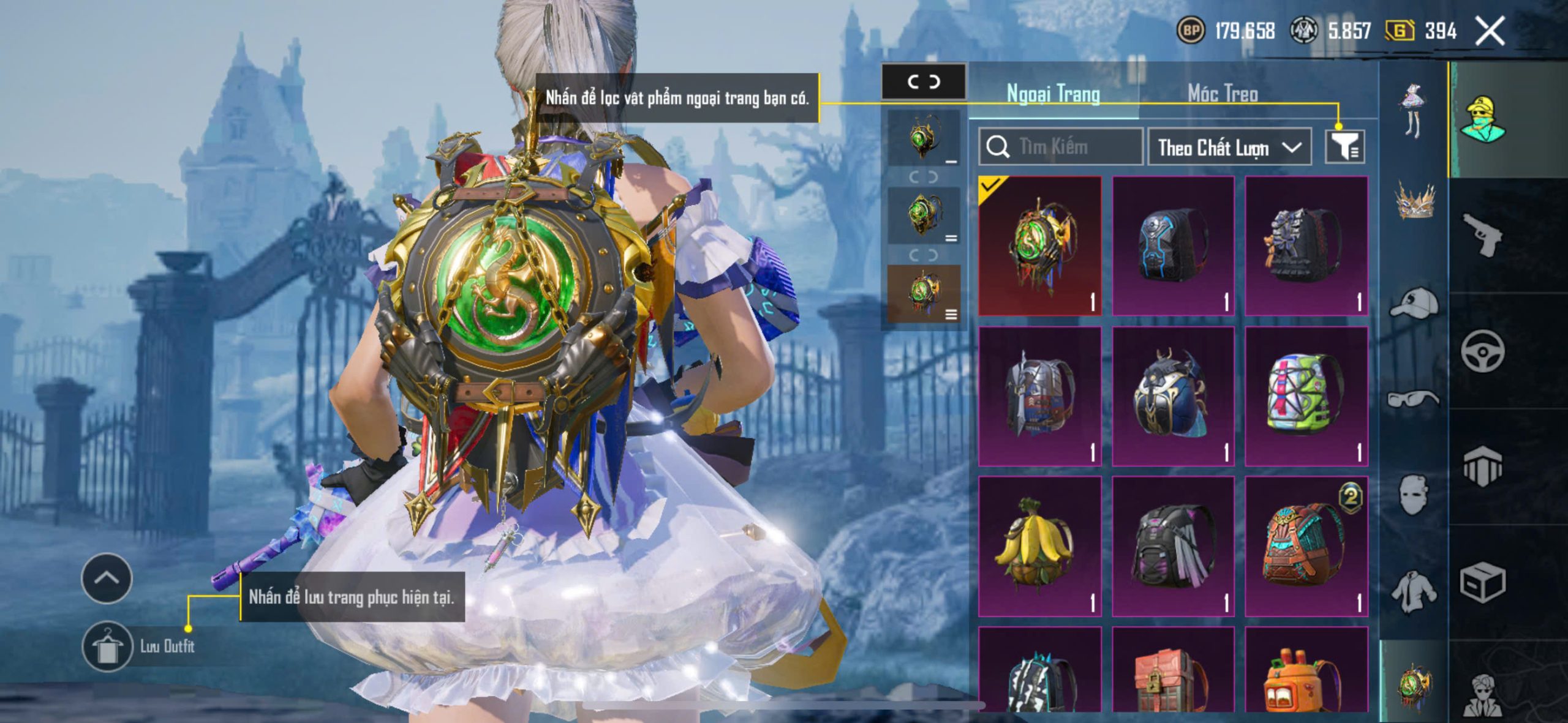Select the baseball cap headwear category
This screenshot has width=1568, height=723.
(1414, 303)
